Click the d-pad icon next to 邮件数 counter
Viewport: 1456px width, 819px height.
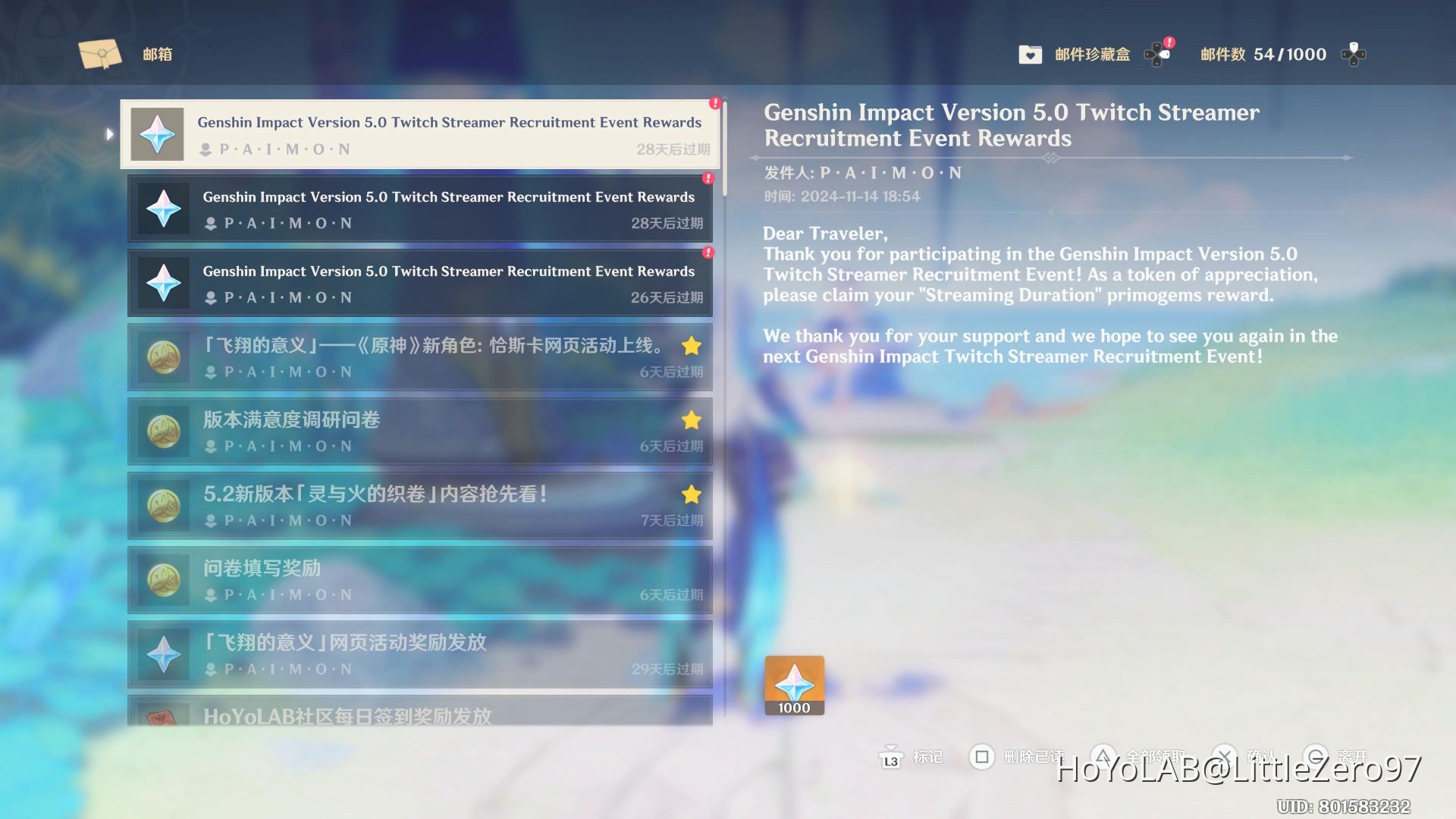pyautogui.click(x=1355, y=53)
